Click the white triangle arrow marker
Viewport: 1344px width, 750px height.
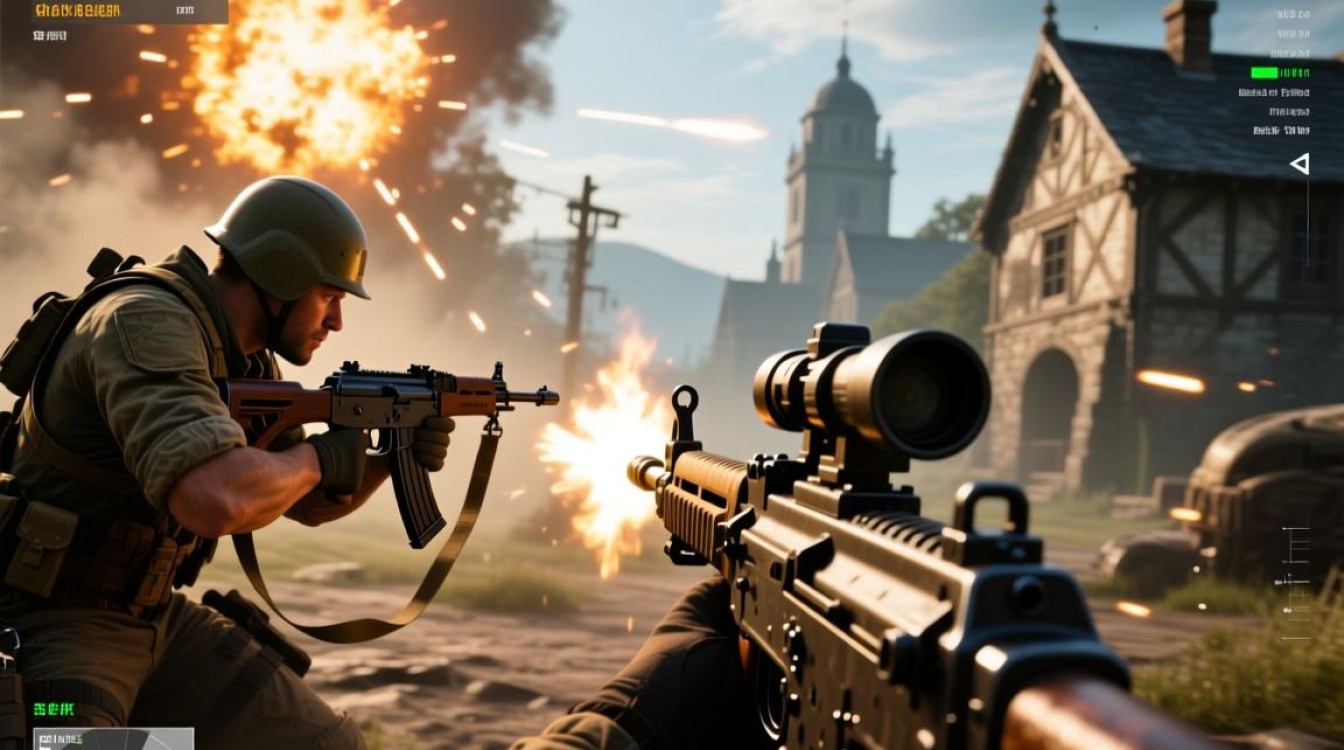click(1299, 164)
